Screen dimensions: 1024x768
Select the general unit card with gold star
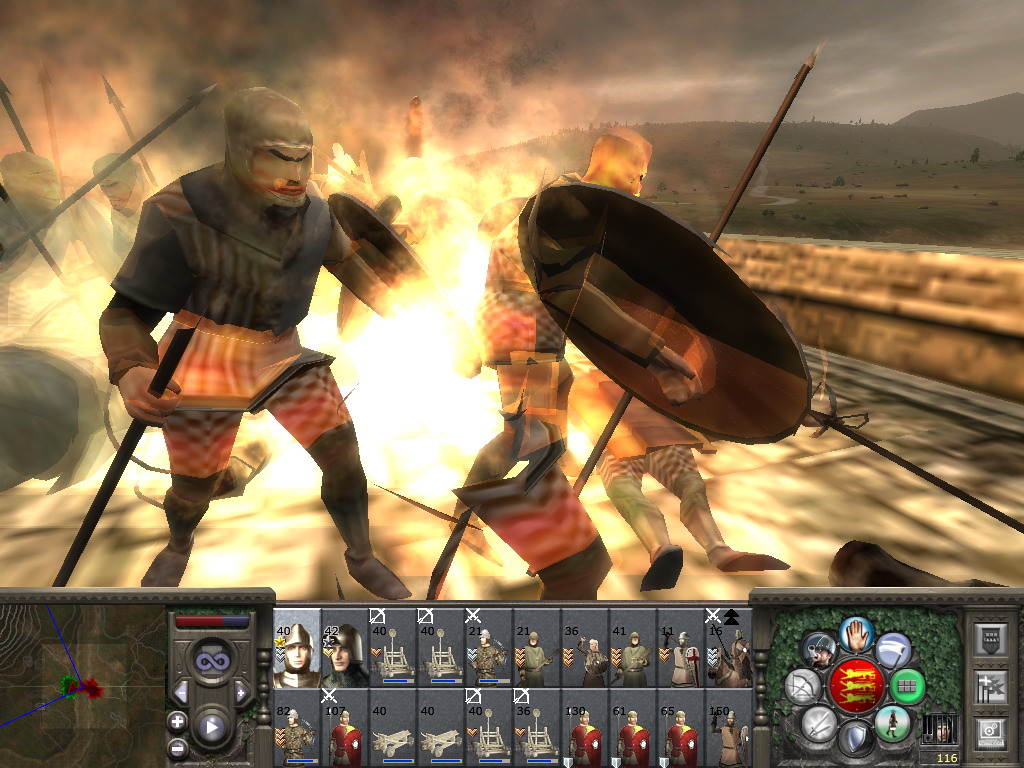point(297,648)
